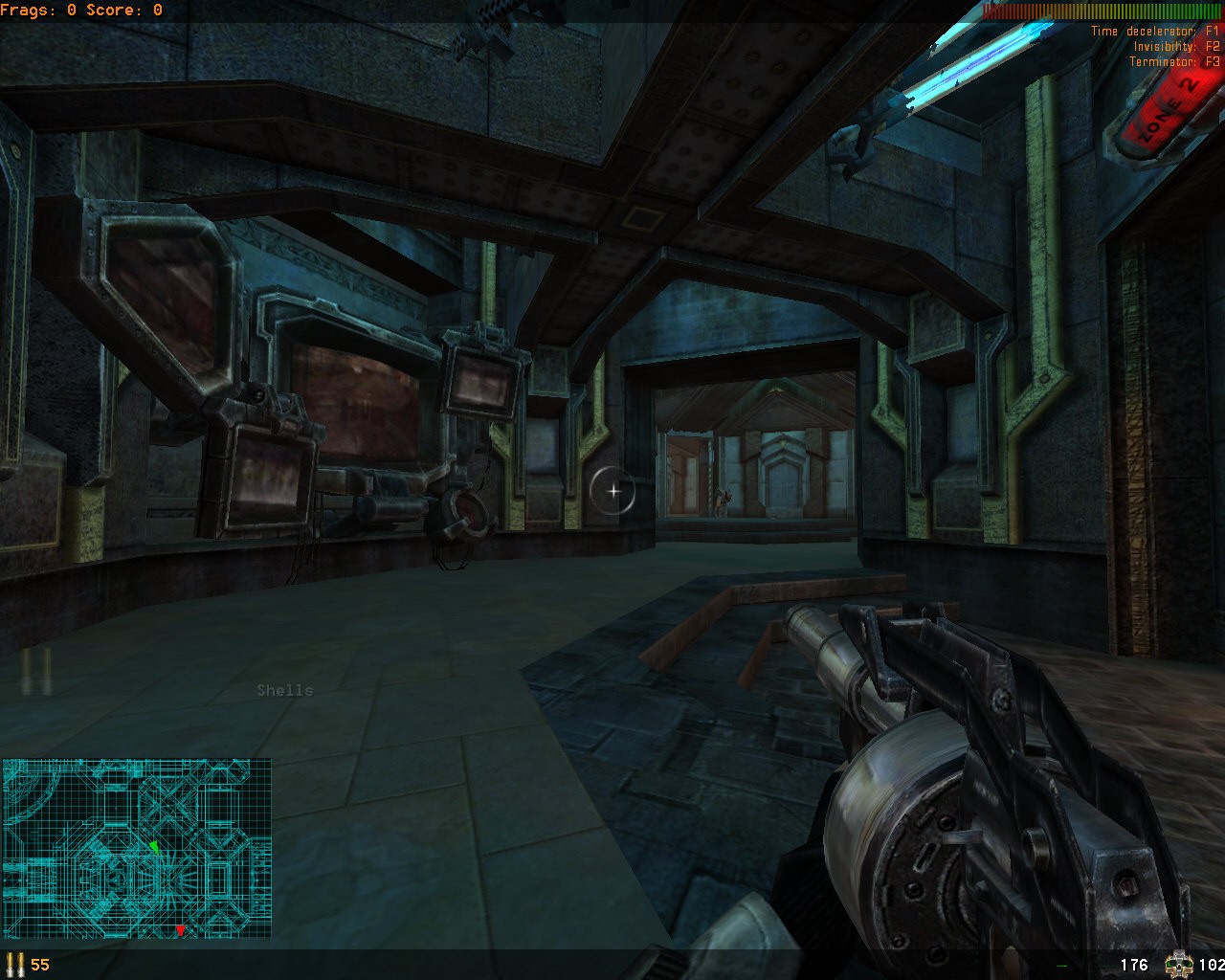Select the shells ammo icon beside 55
This screenshot has height=980, width=1225.
[x=14, y=964]
